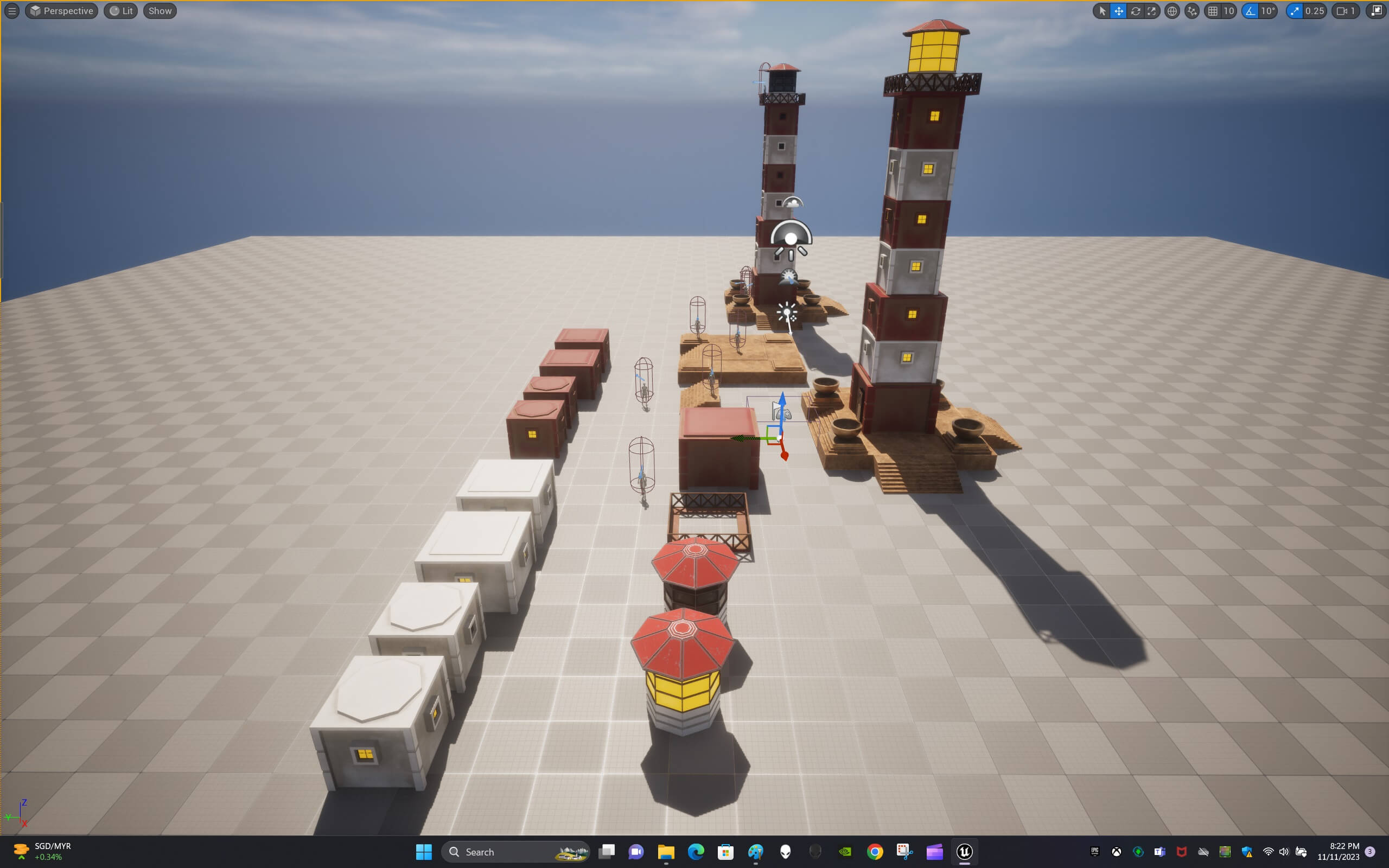
Task: Open the viewport options hamburger menu
Action: (11, 11)
